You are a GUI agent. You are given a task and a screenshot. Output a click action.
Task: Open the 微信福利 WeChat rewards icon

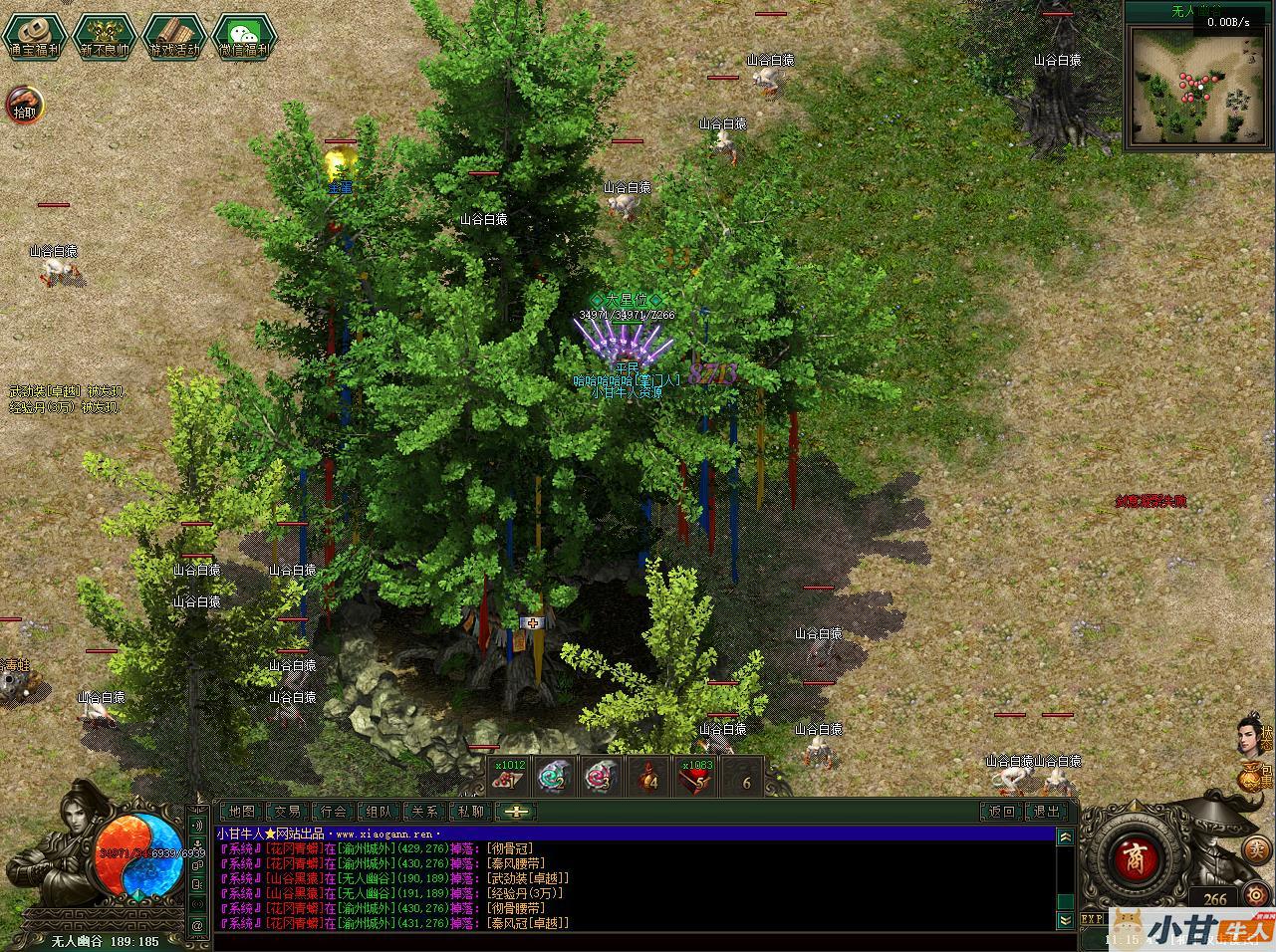coord(244,36)
